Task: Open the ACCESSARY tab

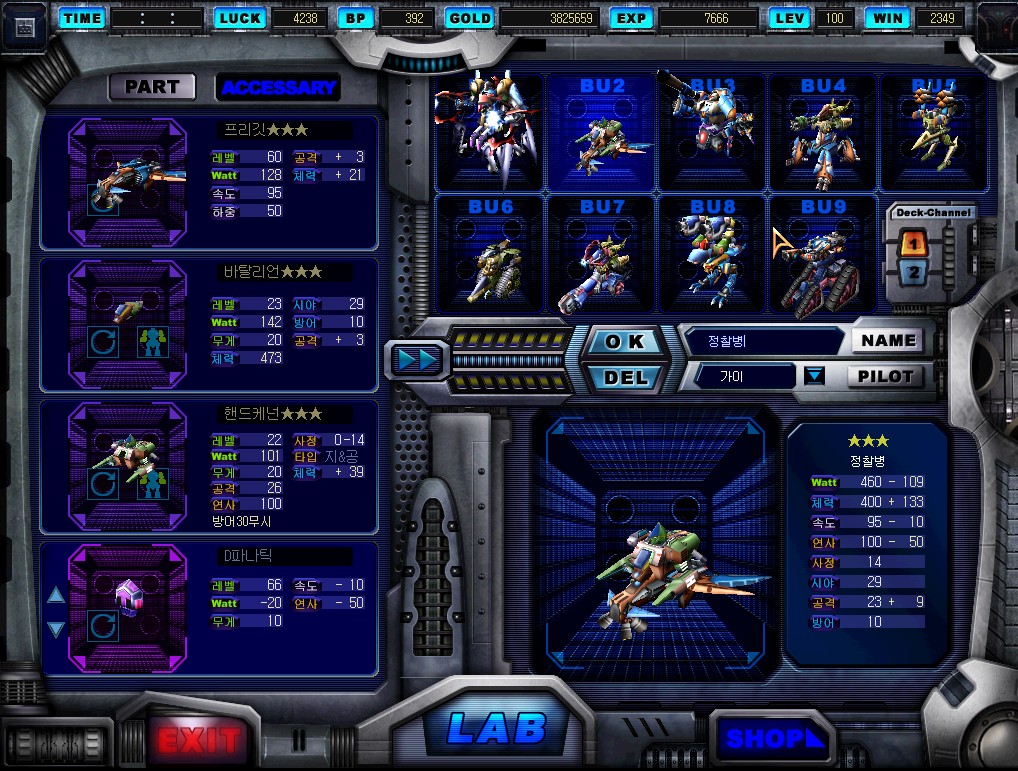Action: (x=278, y=87)
